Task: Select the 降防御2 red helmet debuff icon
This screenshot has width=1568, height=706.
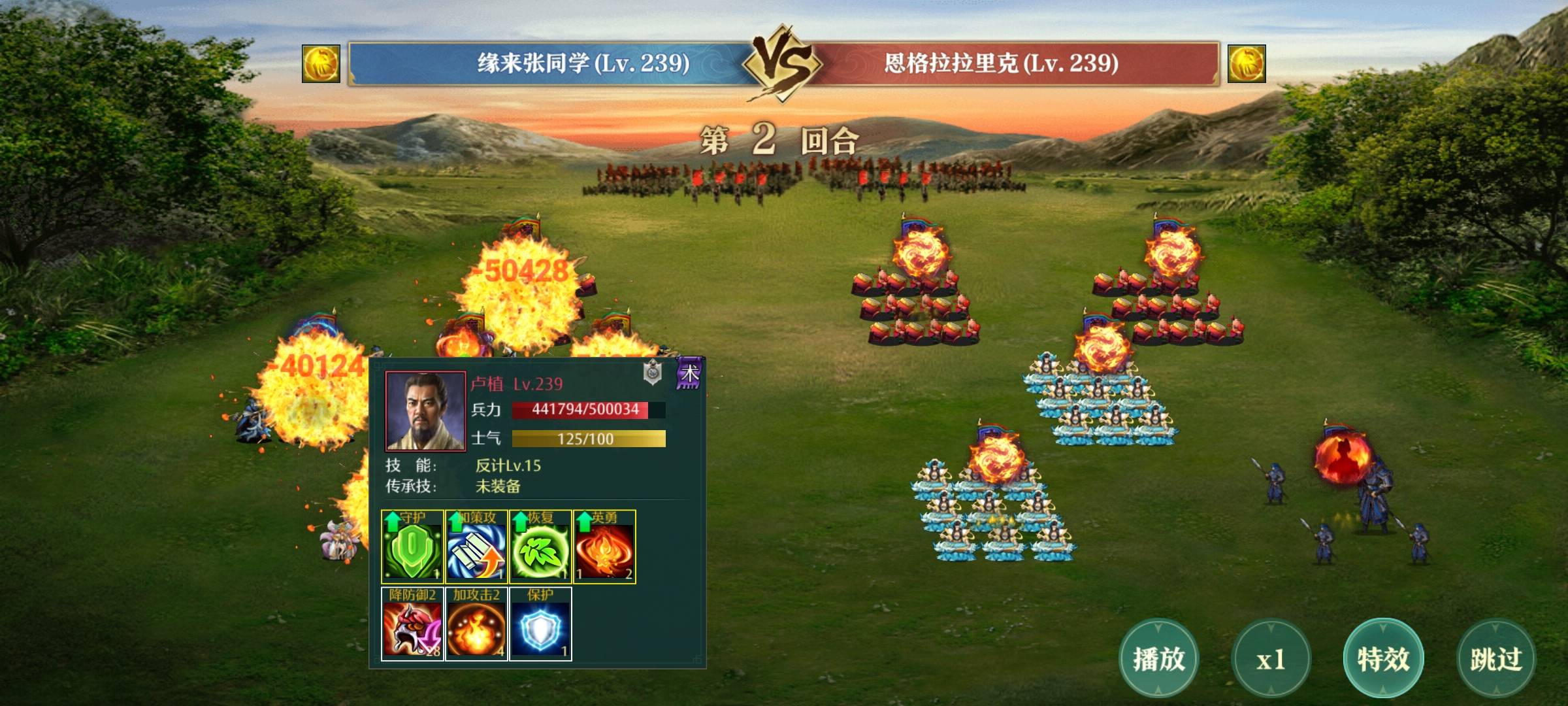Action: point(412,624)
